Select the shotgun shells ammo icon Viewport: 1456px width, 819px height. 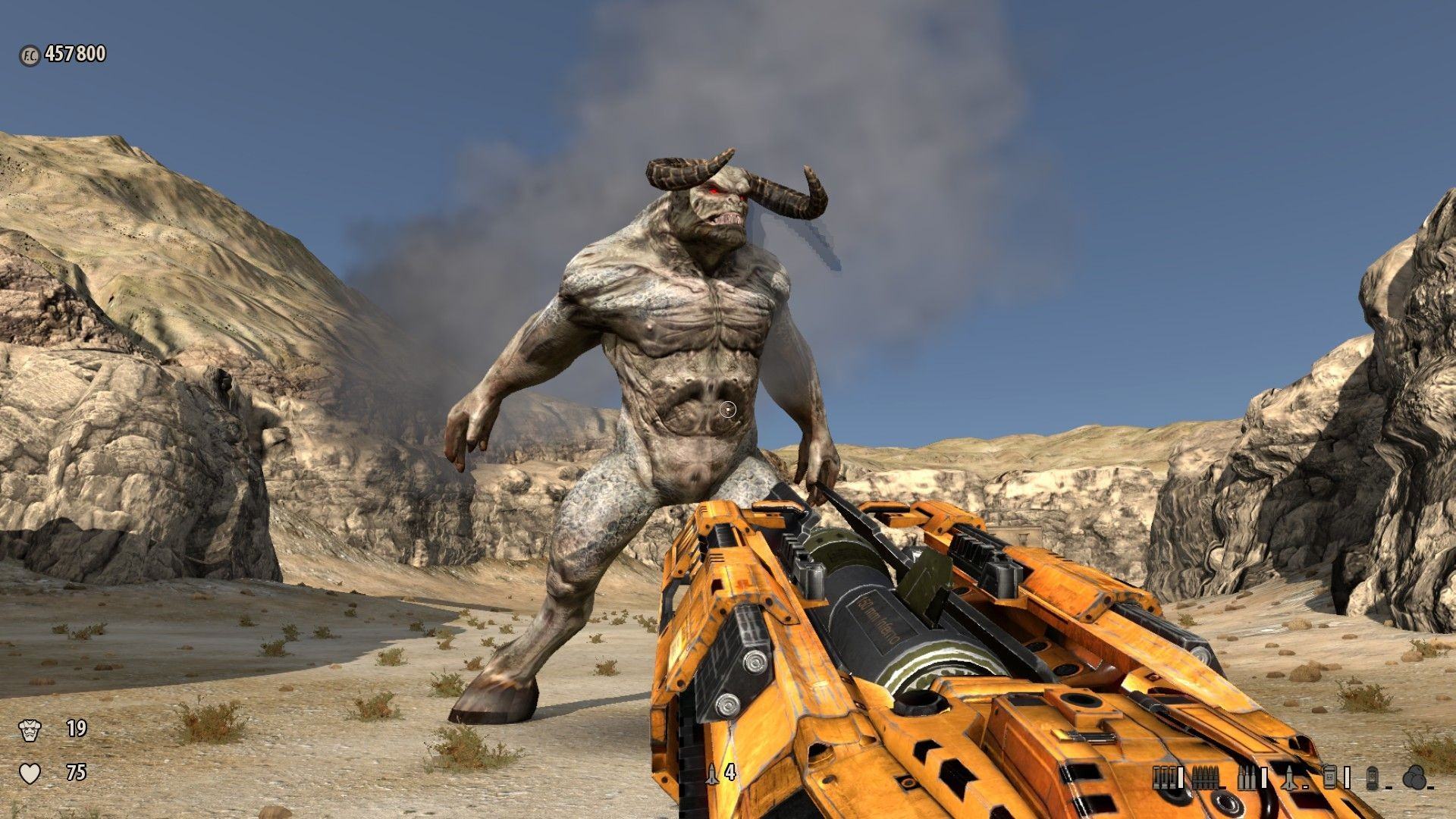click(x=1163, y=777)
